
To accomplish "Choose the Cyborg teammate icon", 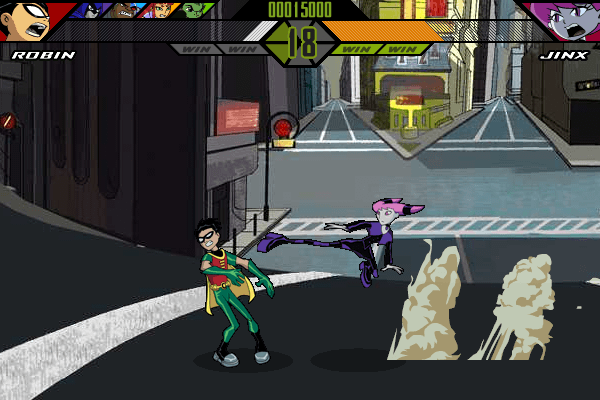I will pos(124,10).
